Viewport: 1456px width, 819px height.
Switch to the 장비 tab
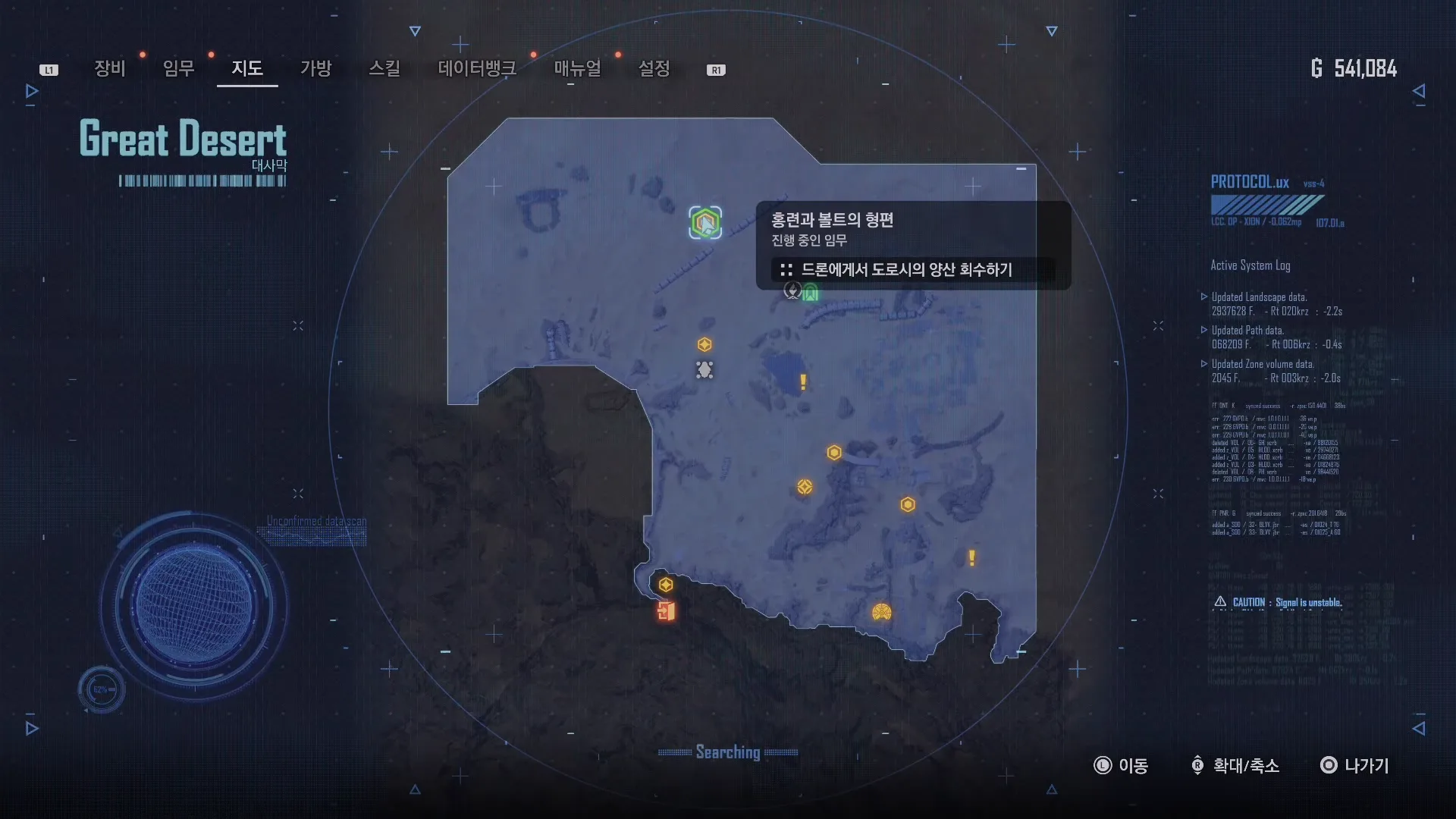[110, 69]
